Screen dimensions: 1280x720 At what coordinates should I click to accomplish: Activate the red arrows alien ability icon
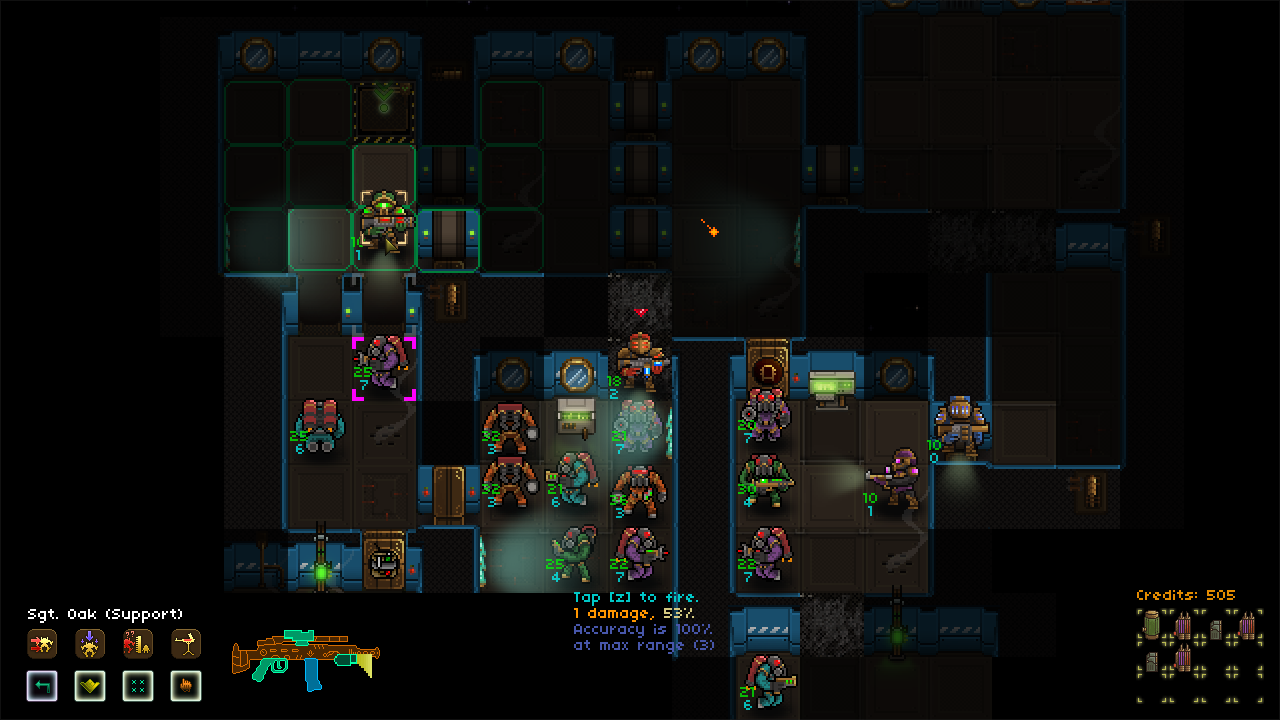coord(42,644)
